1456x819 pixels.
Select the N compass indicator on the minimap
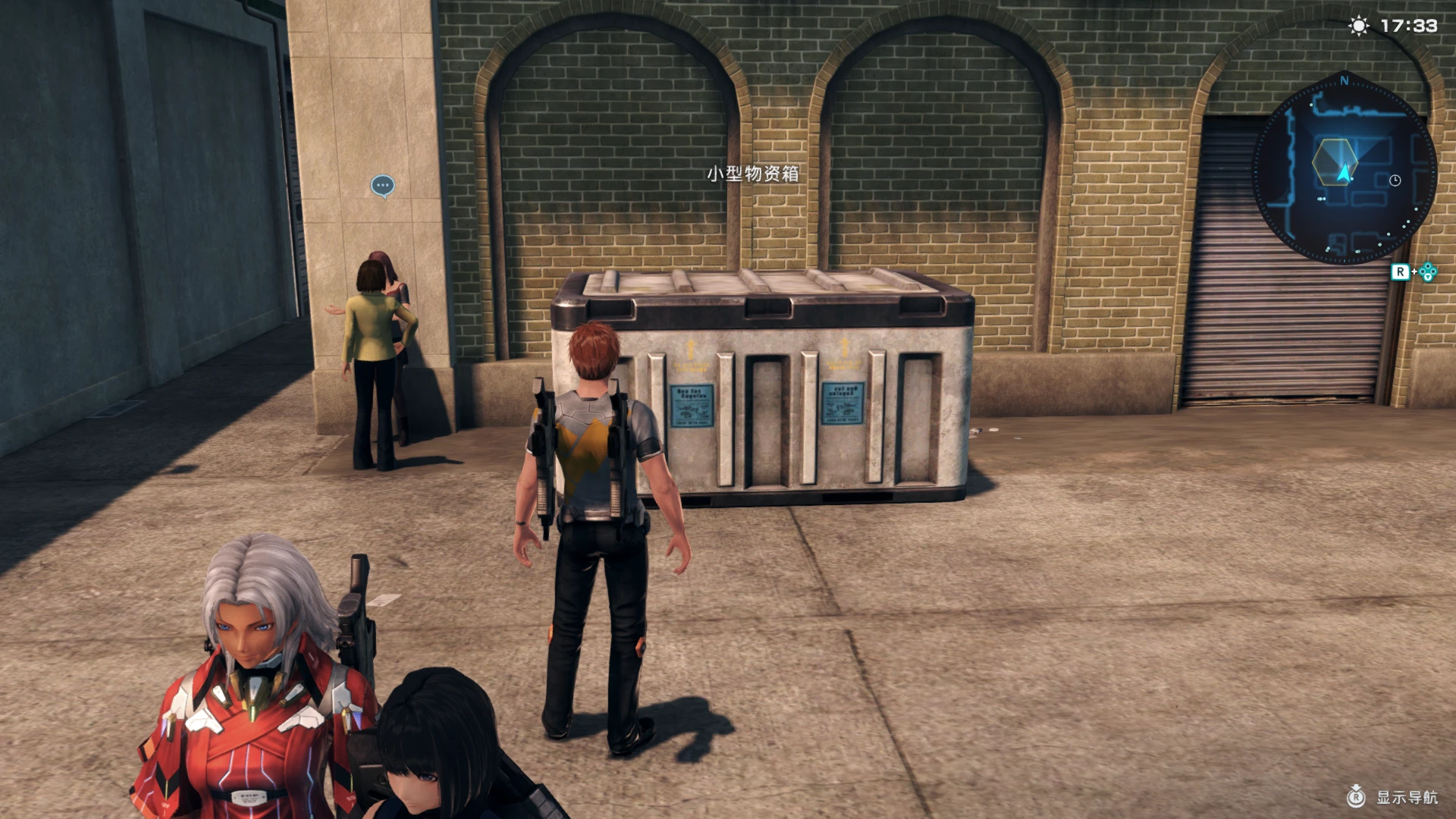tap(1345, 80)
